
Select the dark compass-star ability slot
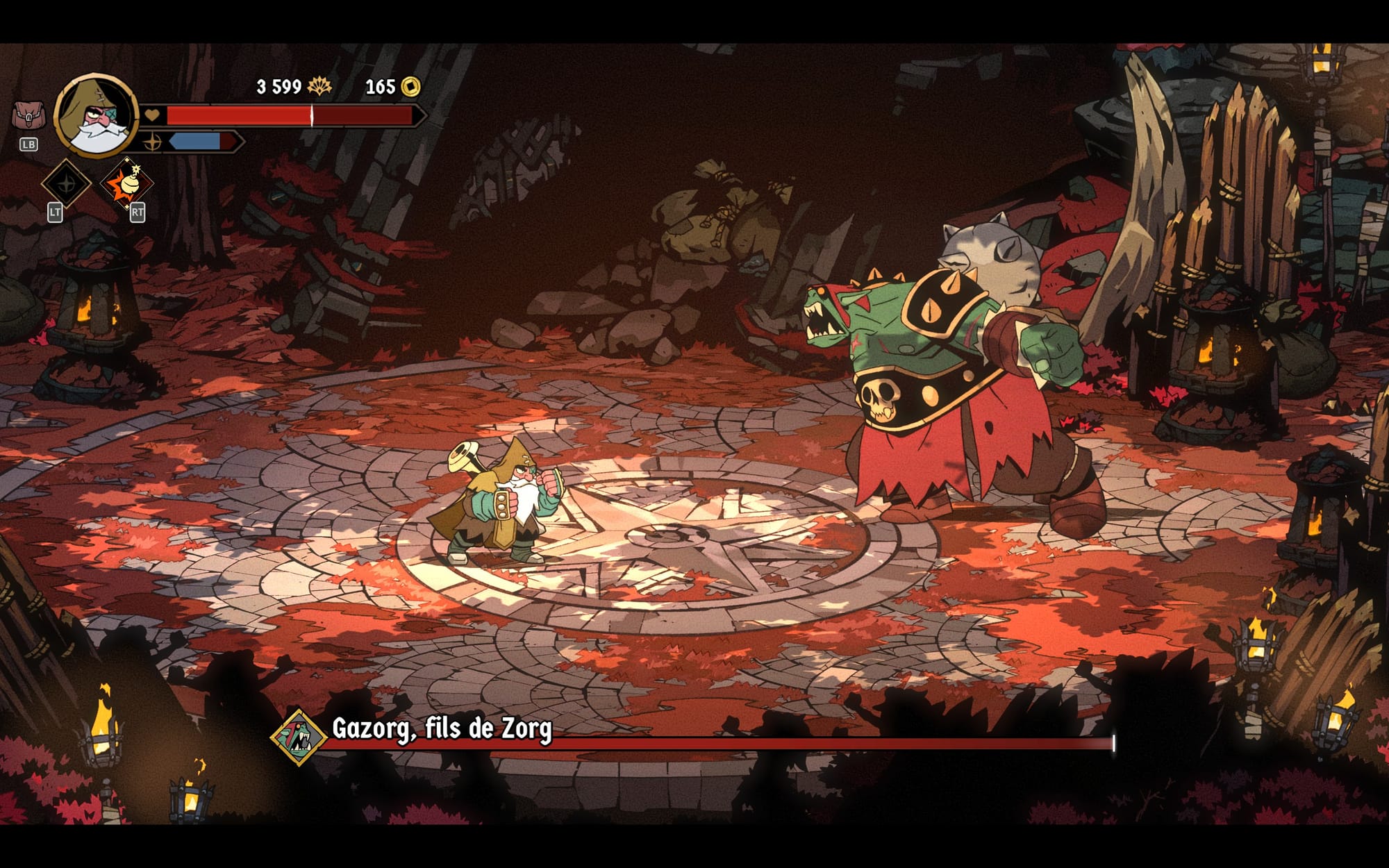click(x=67, y=184)
